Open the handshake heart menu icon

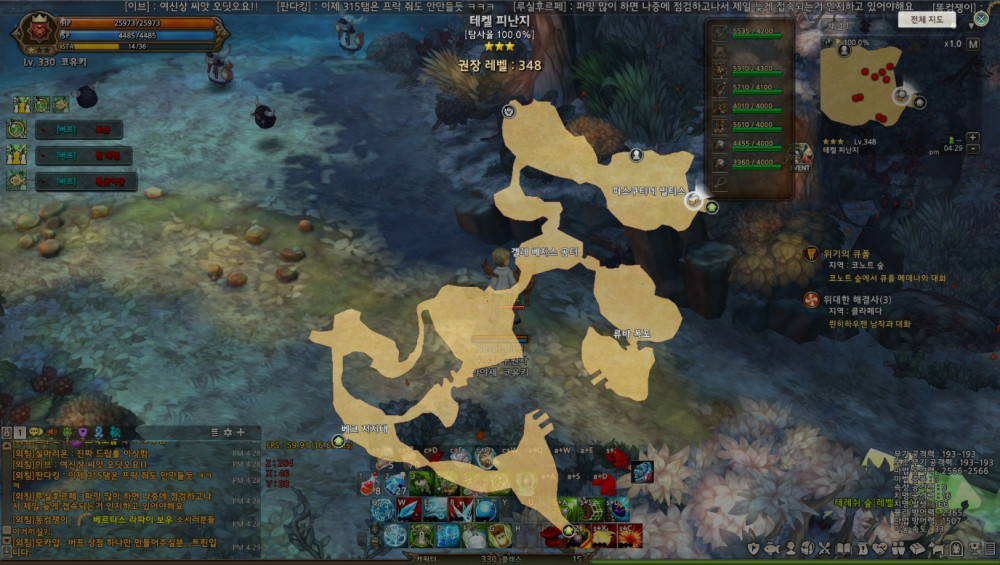(881, 548)
